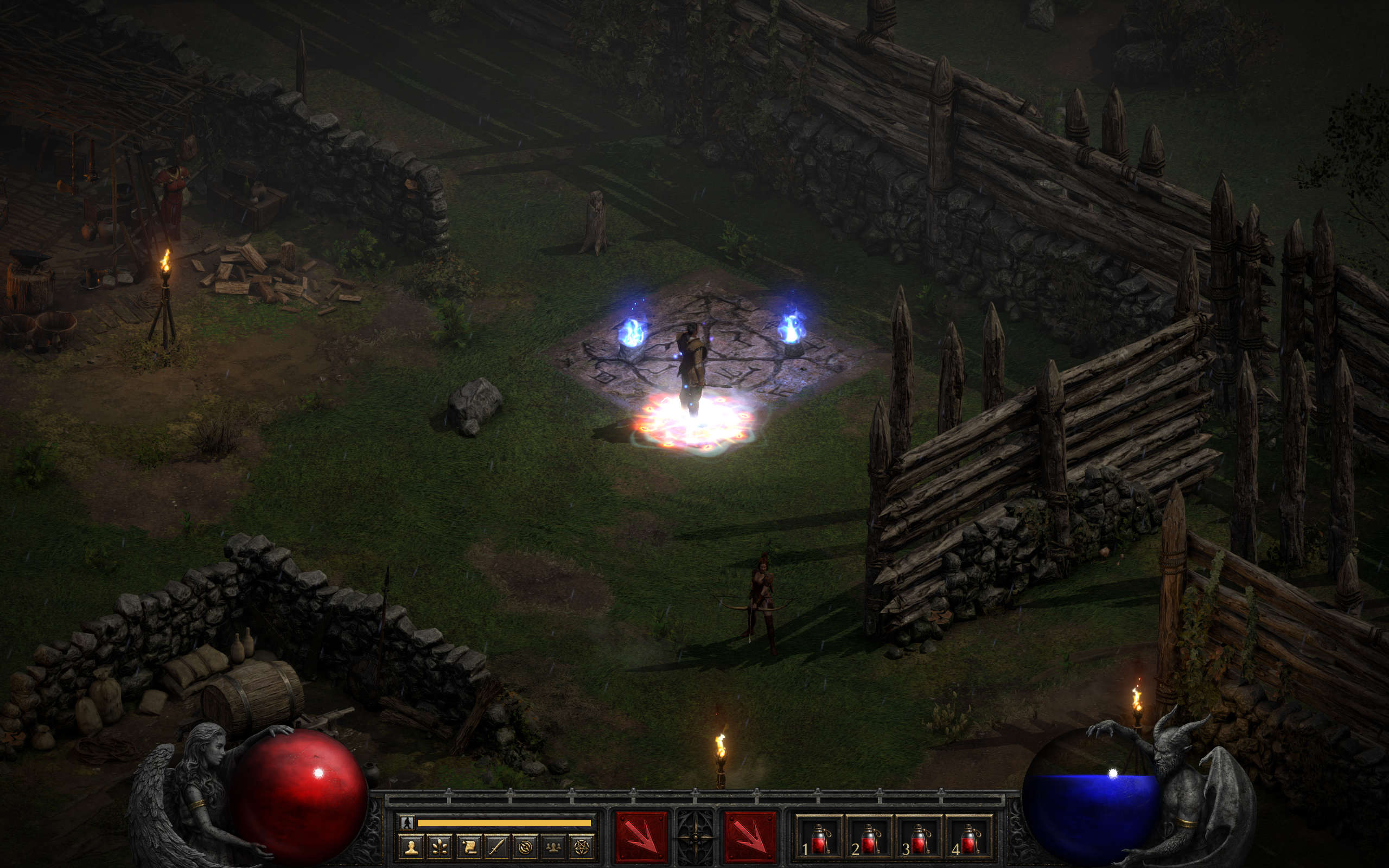Toggle the run/walk figure button
The width and height of the screenshot is (1389, 868).
coord(407,822)
